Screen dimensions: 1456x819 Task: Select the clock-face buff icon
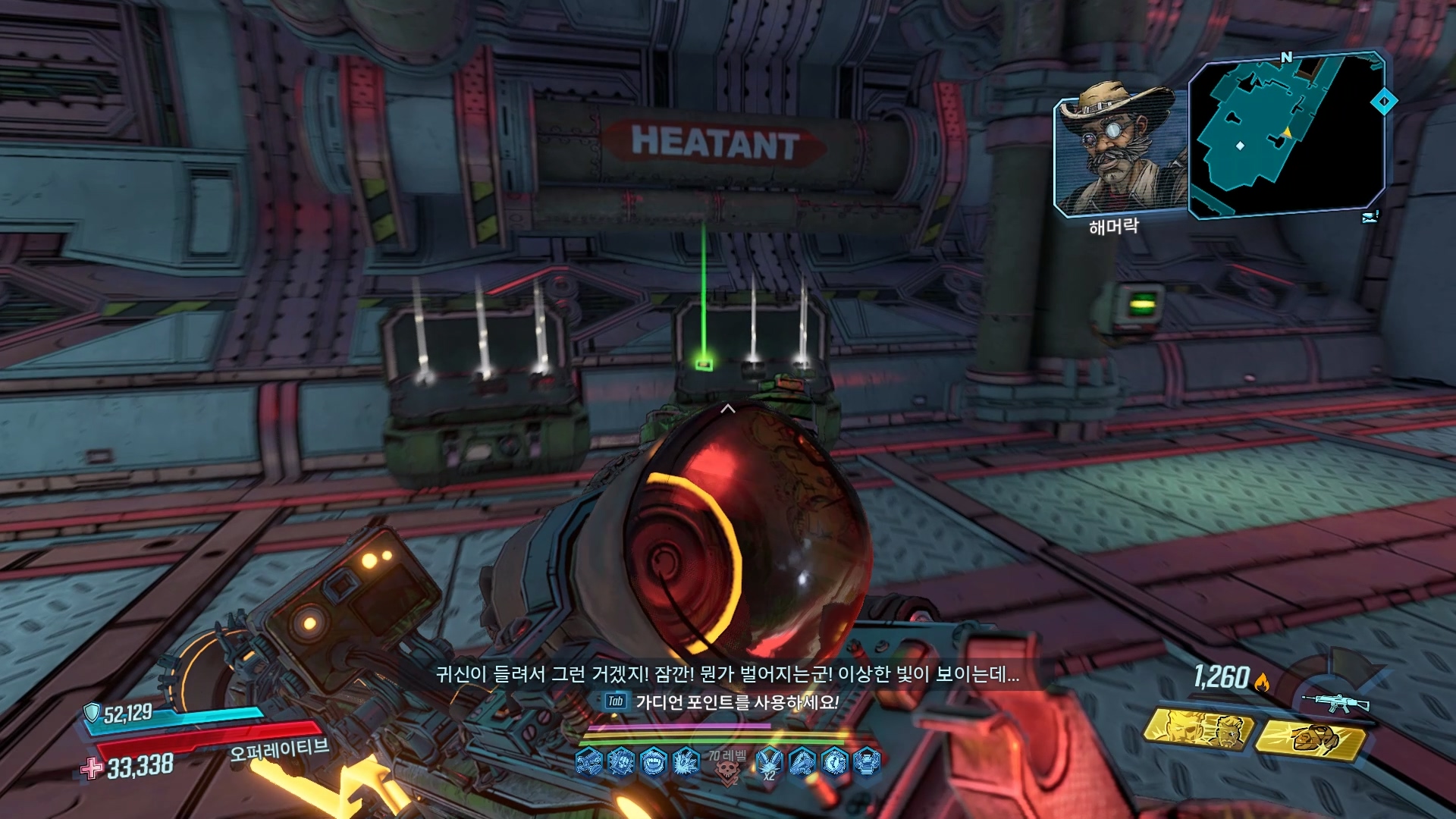pos(834,762)
